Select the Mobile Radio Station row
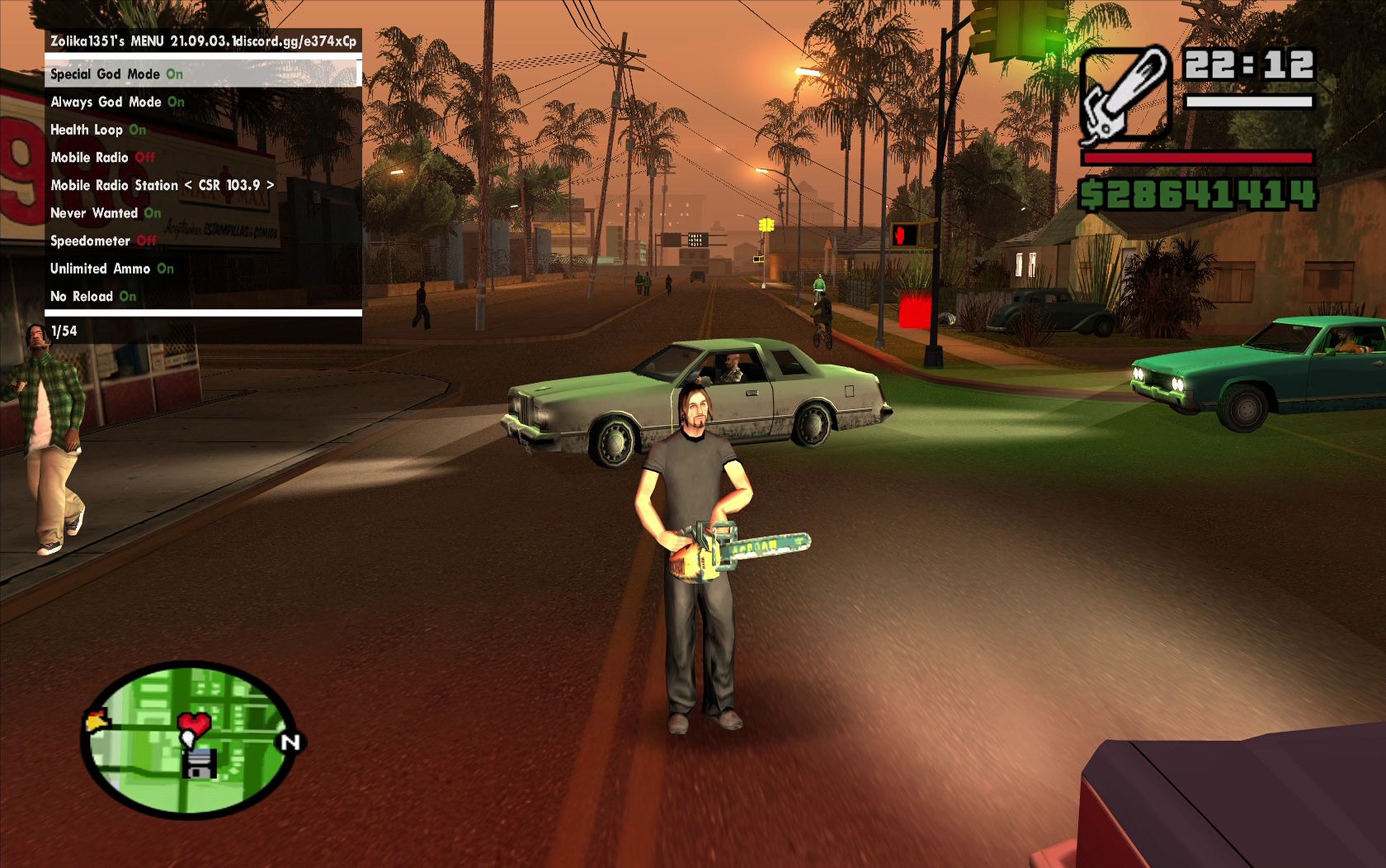The height and width of the screenshot is (868, 1386). [x=162, y=186]
